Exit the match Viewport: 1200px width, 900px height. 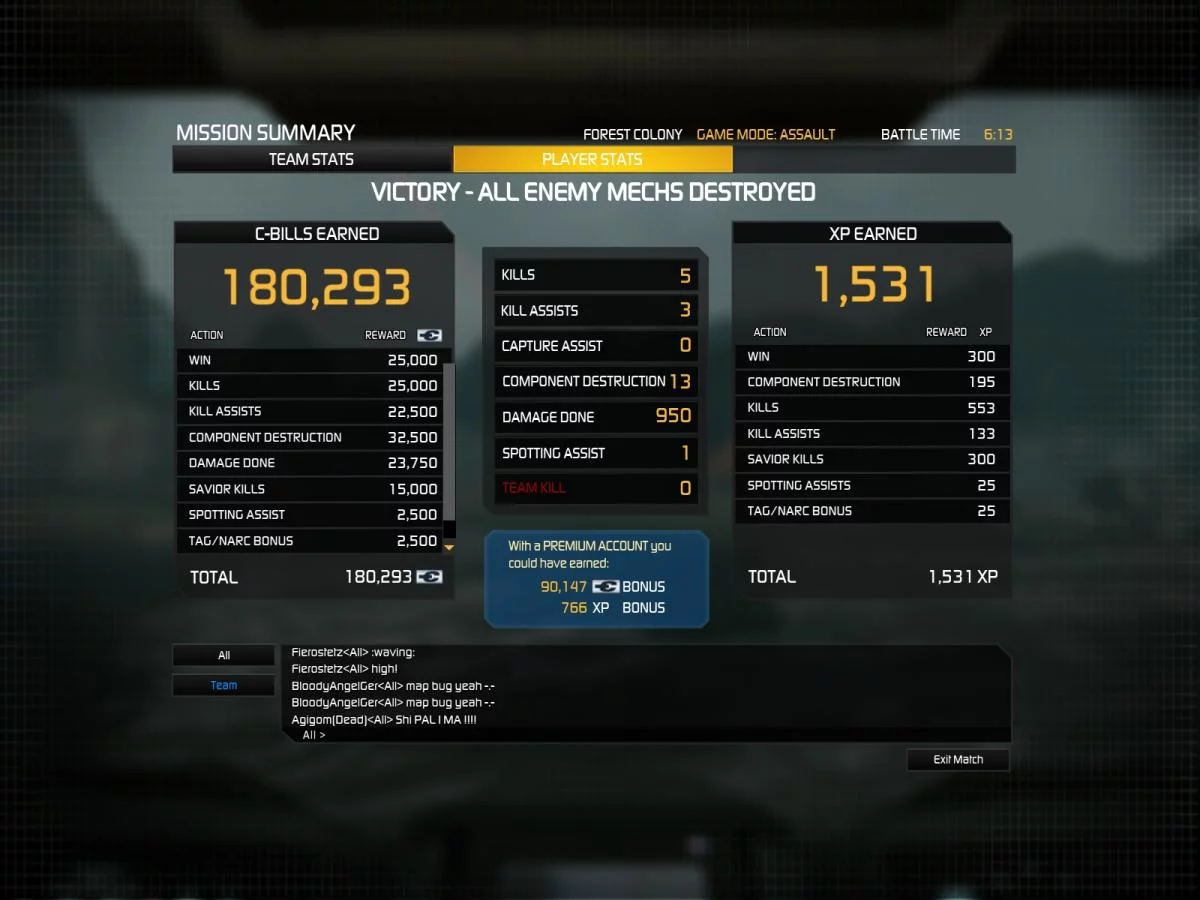click(x=958, y=760)
